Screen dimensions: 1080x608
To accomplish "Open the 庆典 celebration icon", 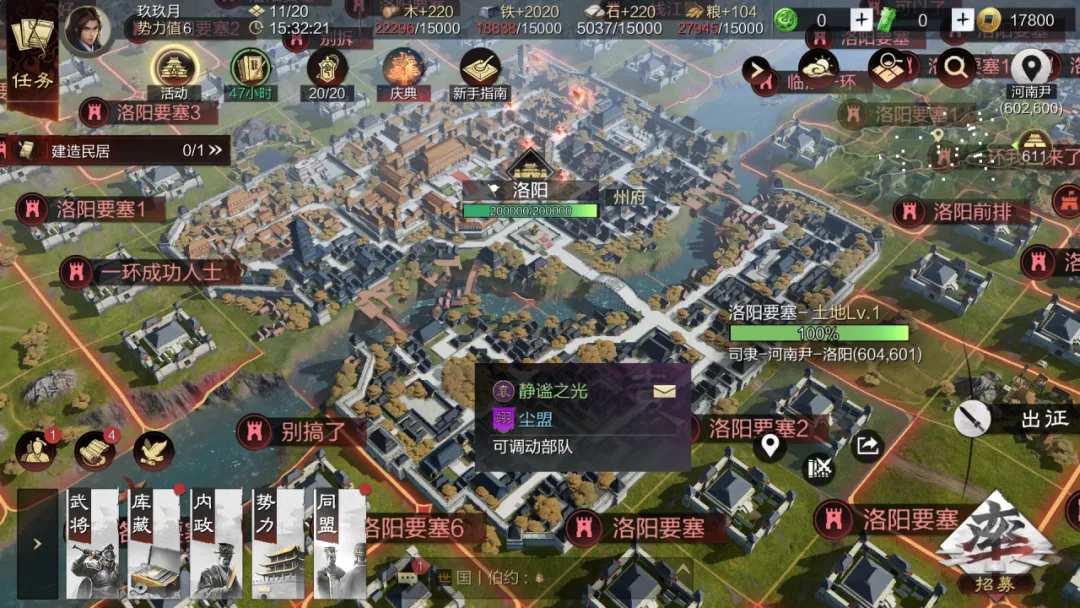I will coord(403,72).
